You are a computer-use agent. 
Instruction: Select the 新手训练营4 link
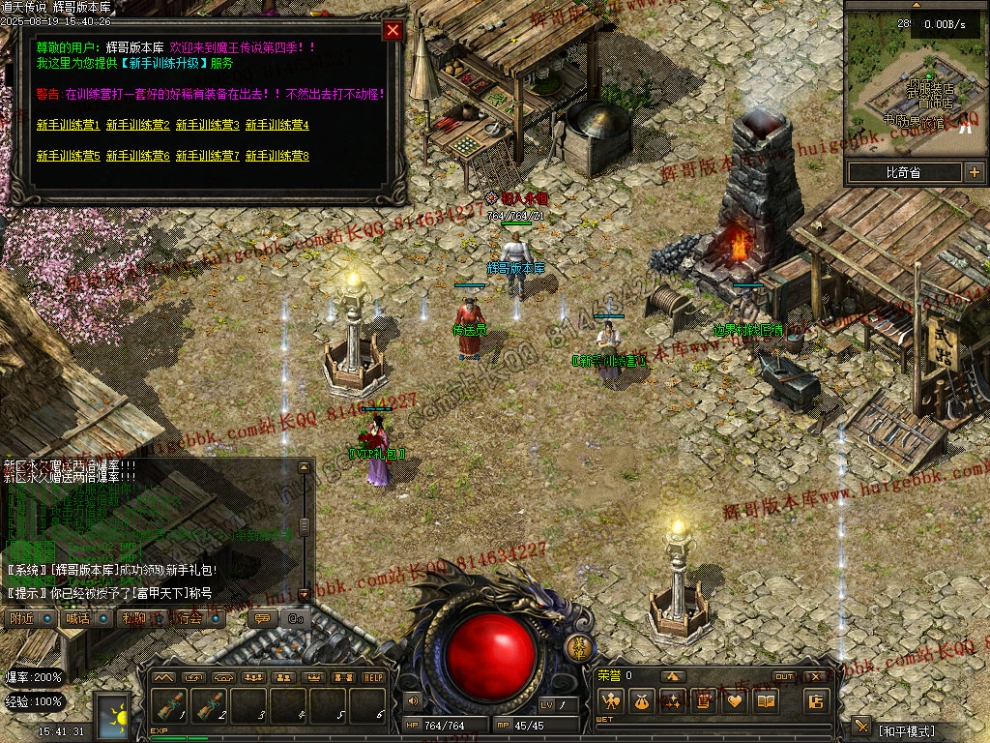277,125
